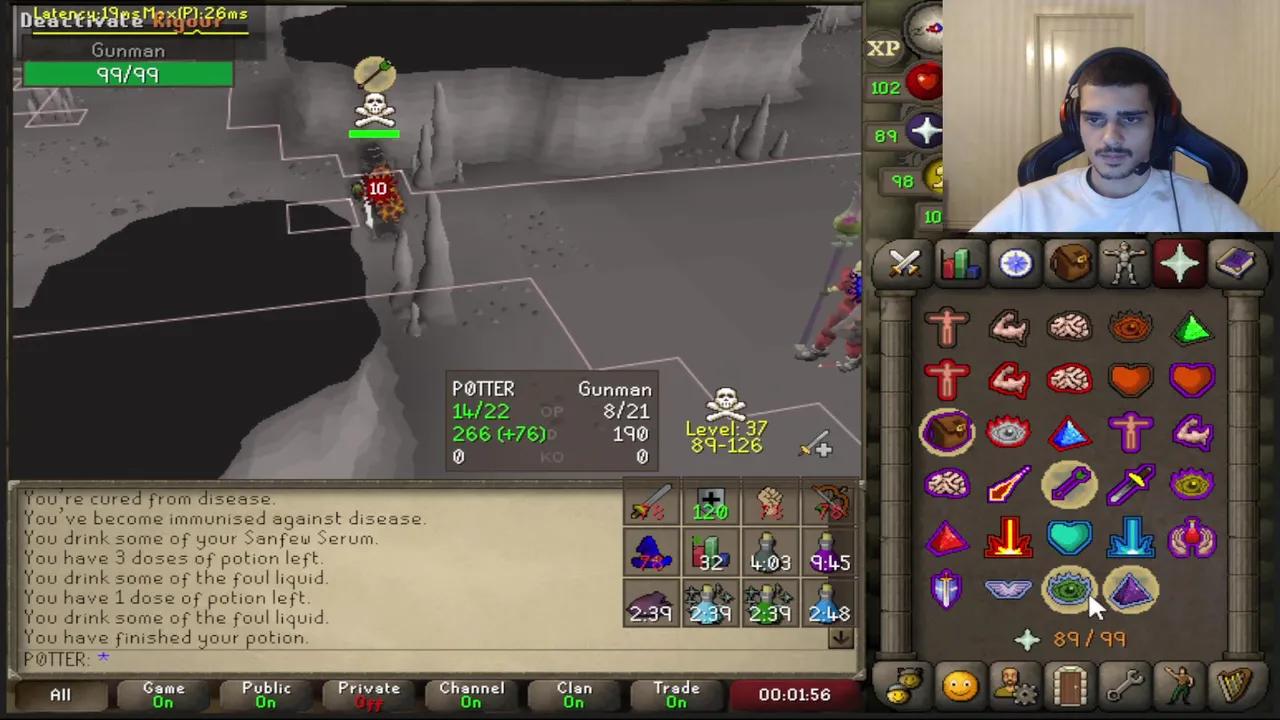Open the Magic spellbook tab
This screenshot has height=720, width=1280.
pyautogui.click(x=1237, y=263)
